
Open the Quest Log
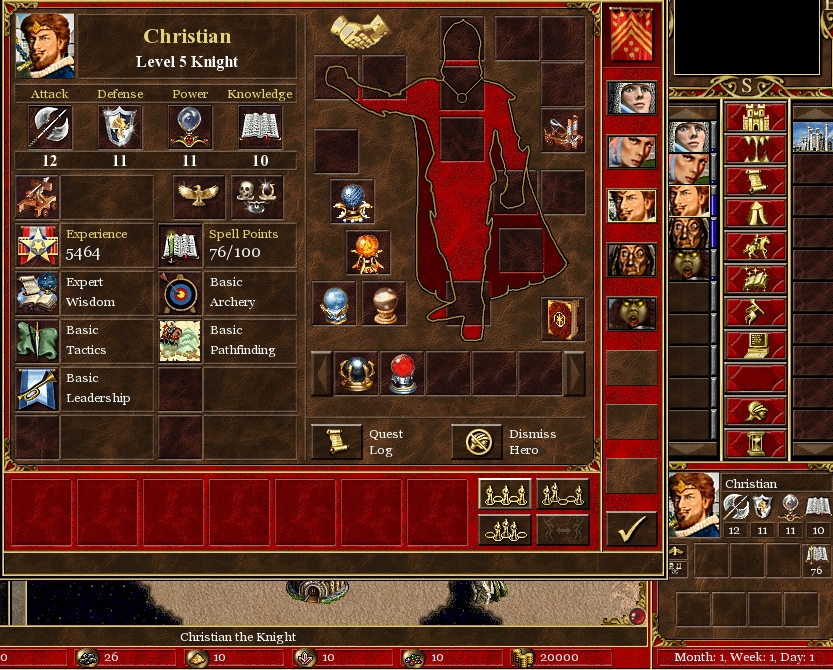point(336,442)
